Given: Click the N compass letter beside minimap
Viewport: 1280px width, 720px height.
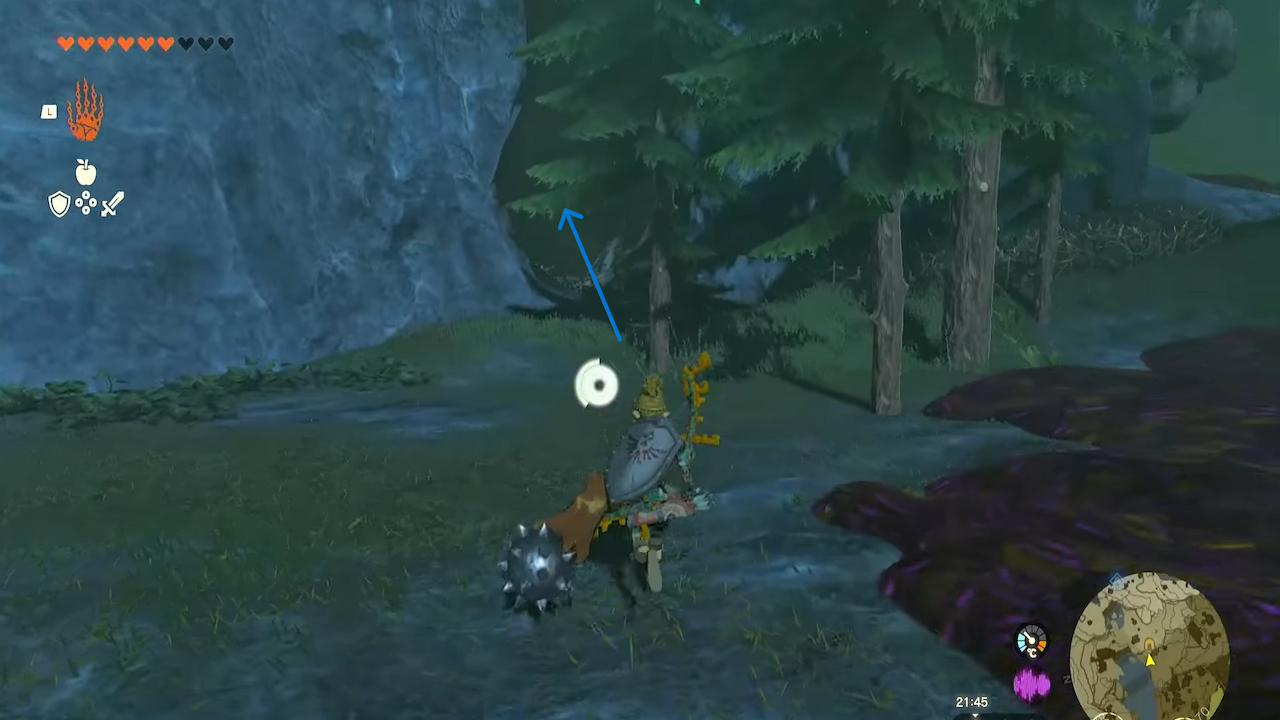Looking at the screenshot, I should pos(1065,679).
